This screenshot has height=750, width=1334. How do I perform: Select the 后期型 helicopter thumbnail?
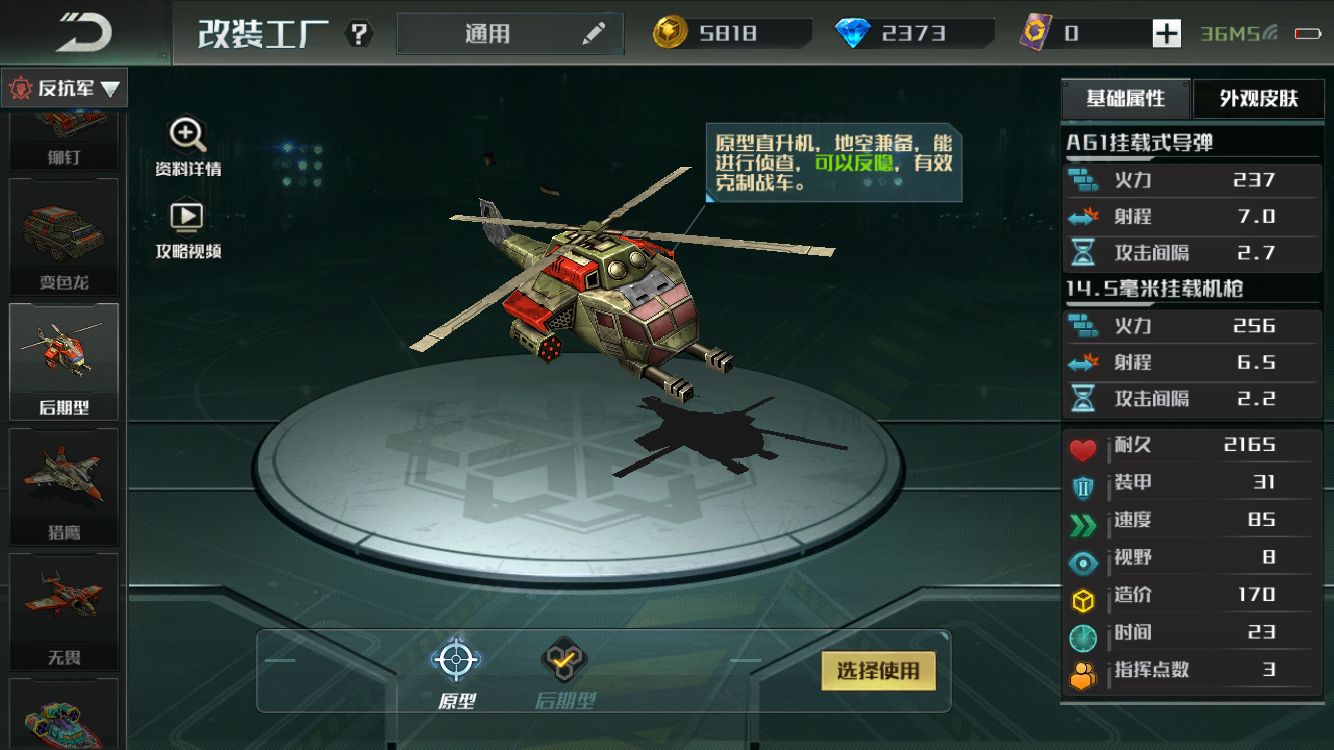coord(64,360)
